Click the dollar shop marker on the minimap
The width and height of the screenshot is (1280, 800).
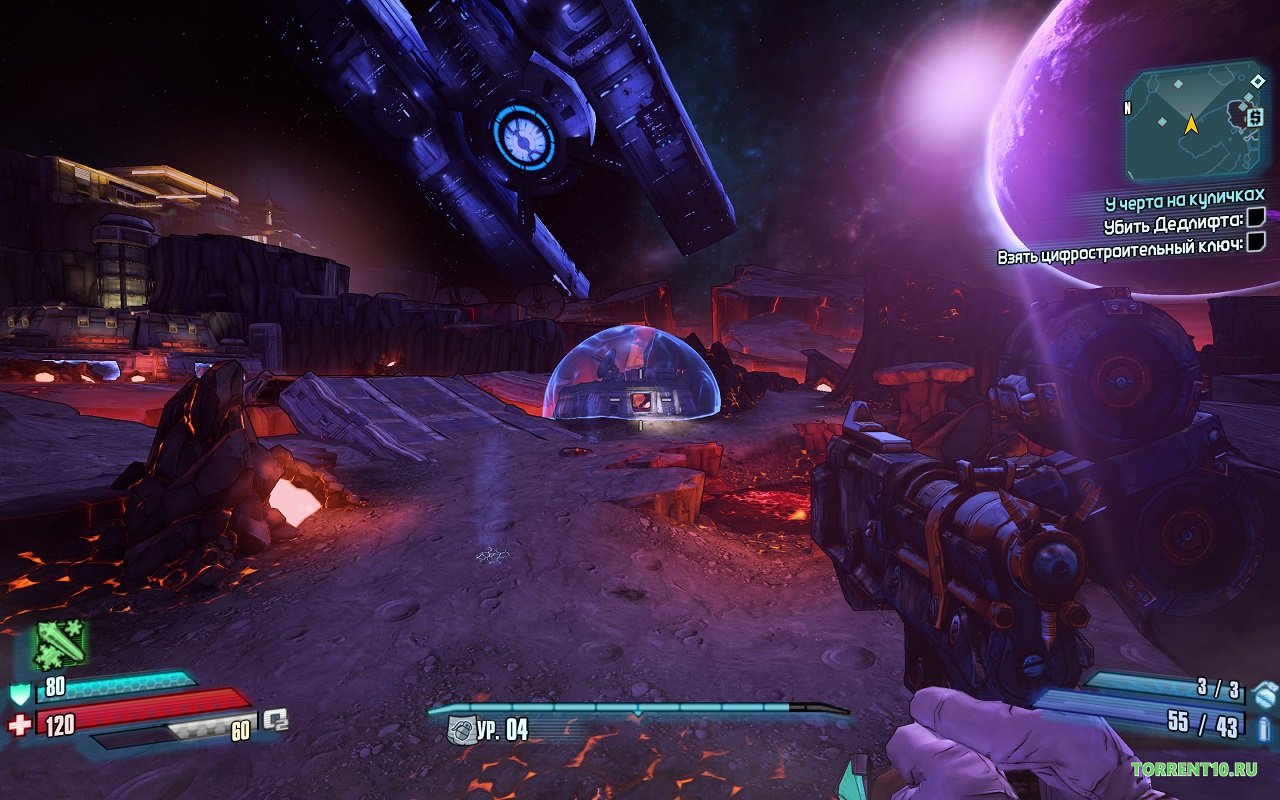(1253, 118)
